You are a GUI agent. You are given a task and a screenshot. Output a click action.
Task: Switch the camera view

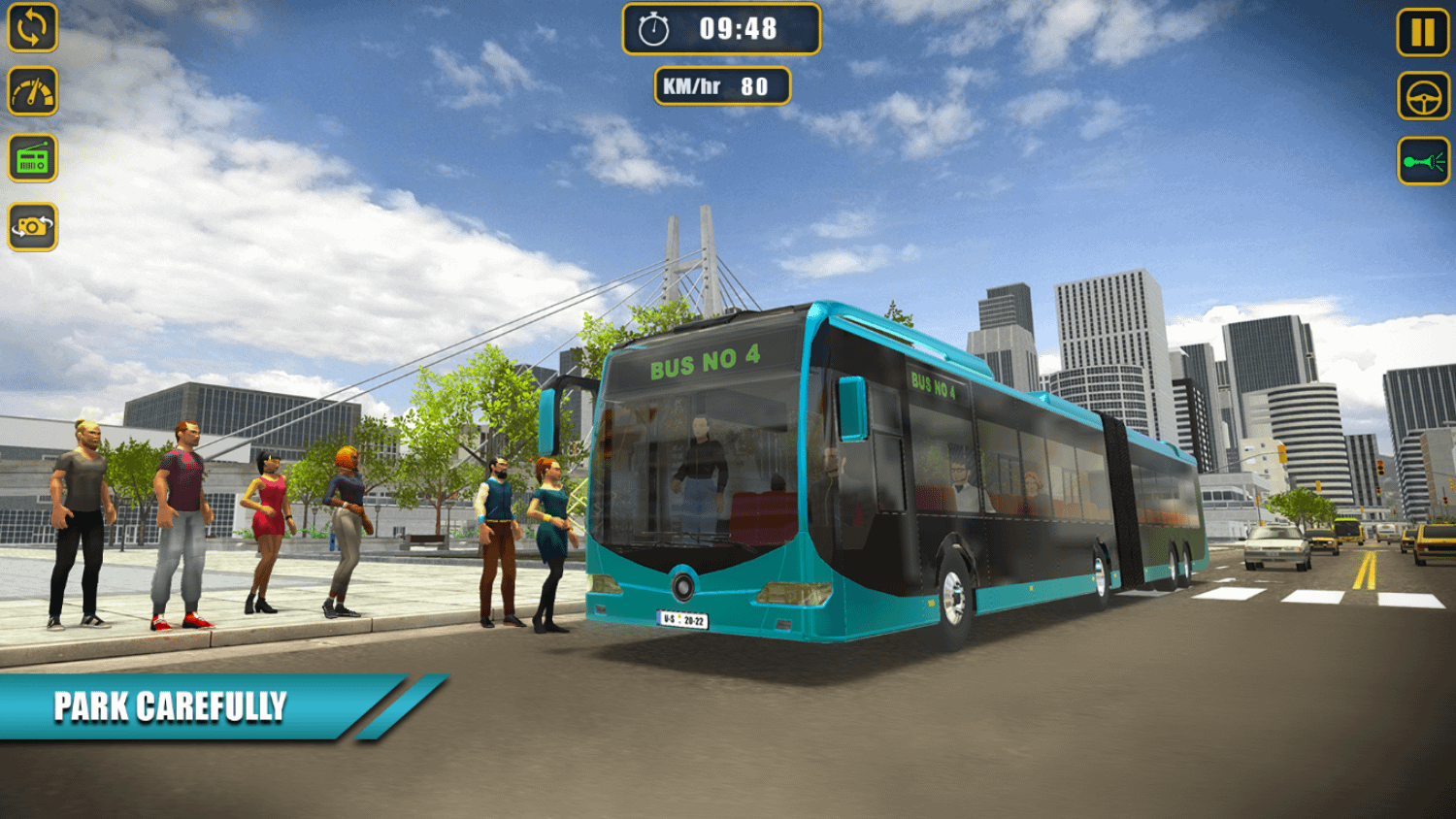point(33,227)
